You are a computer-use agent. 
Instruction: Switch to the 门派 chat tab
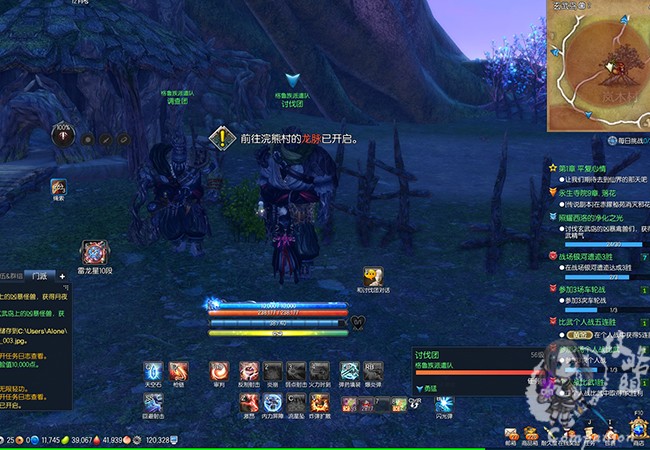[40, 274]
